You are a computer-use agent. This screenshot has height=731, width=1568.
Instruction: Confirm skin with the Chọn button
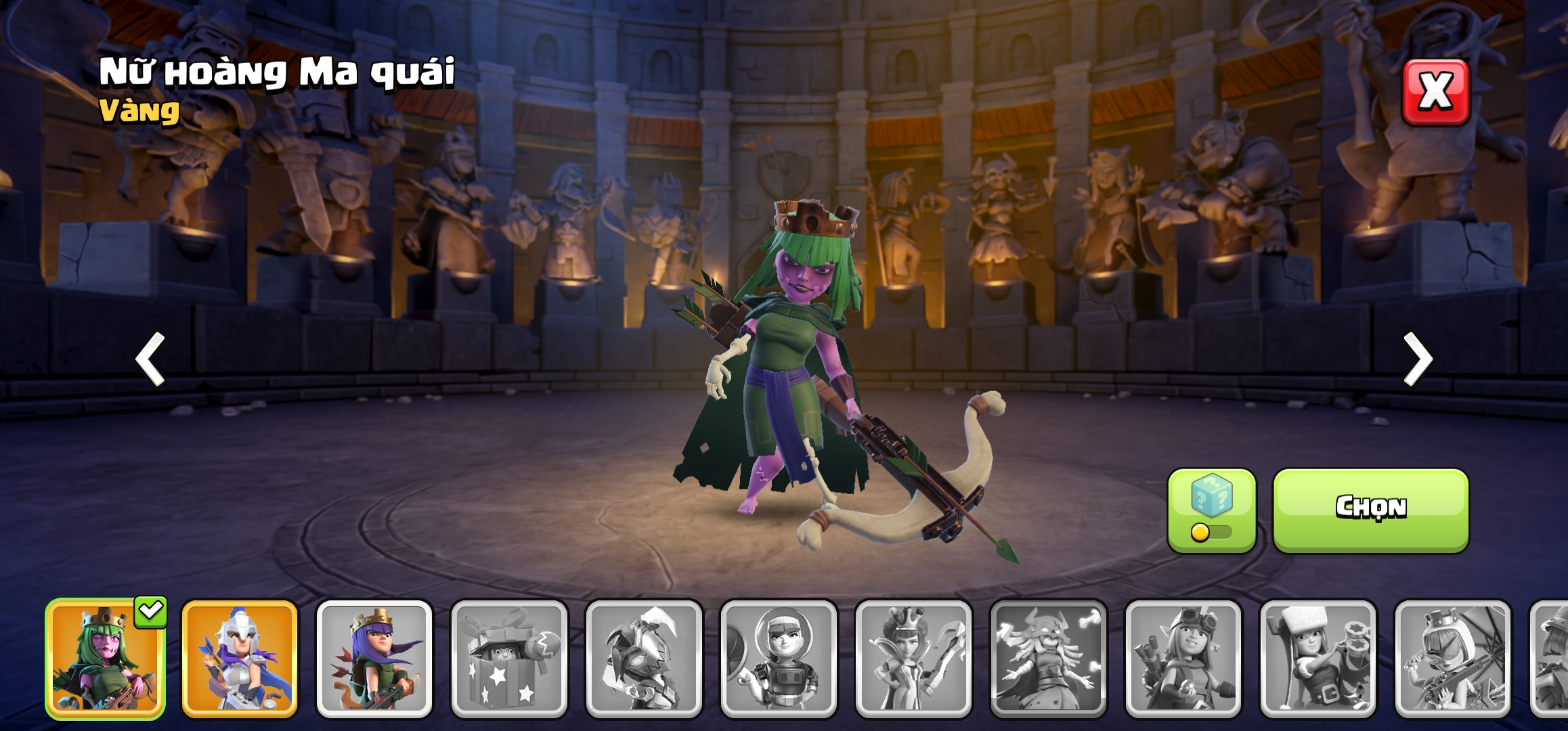[1370, 510]
